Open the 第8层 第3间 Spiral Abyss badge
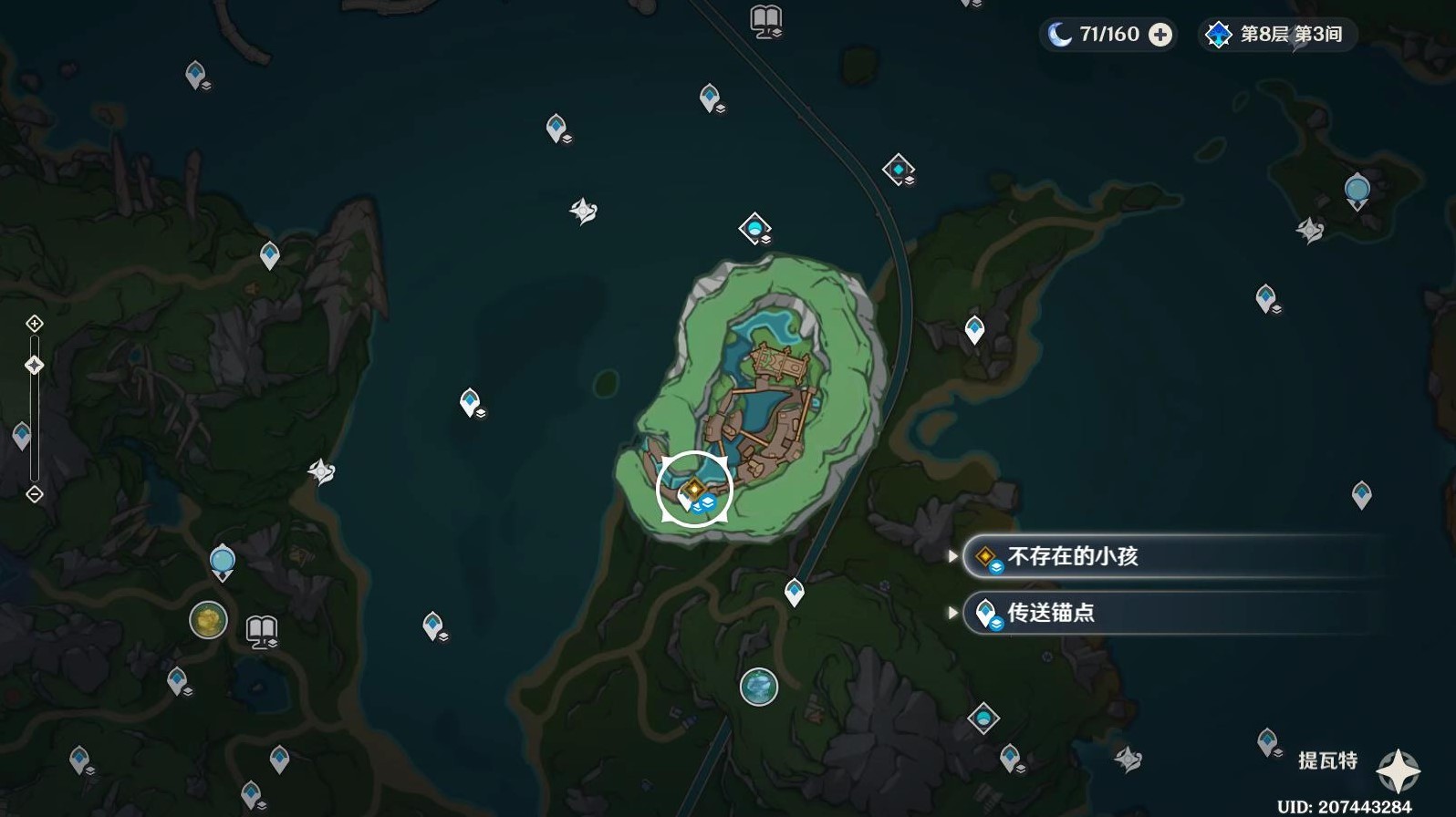 tap(1275, 35)
